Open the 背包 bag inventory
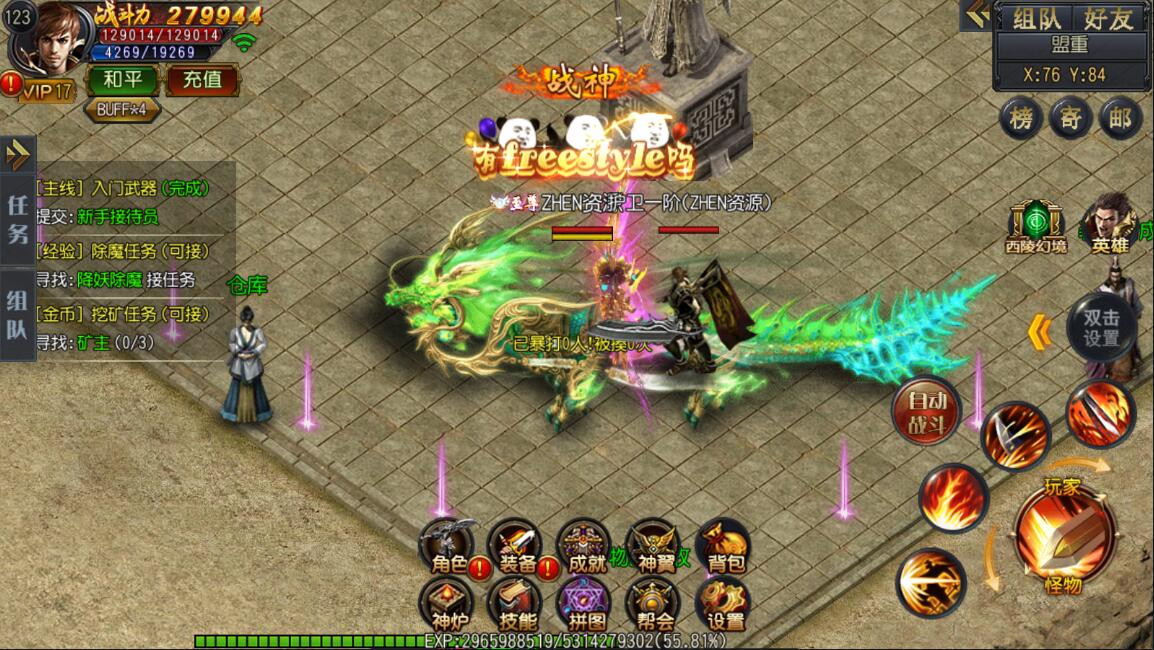This screenshot has height=650, width=1154. tap(725, 549)
